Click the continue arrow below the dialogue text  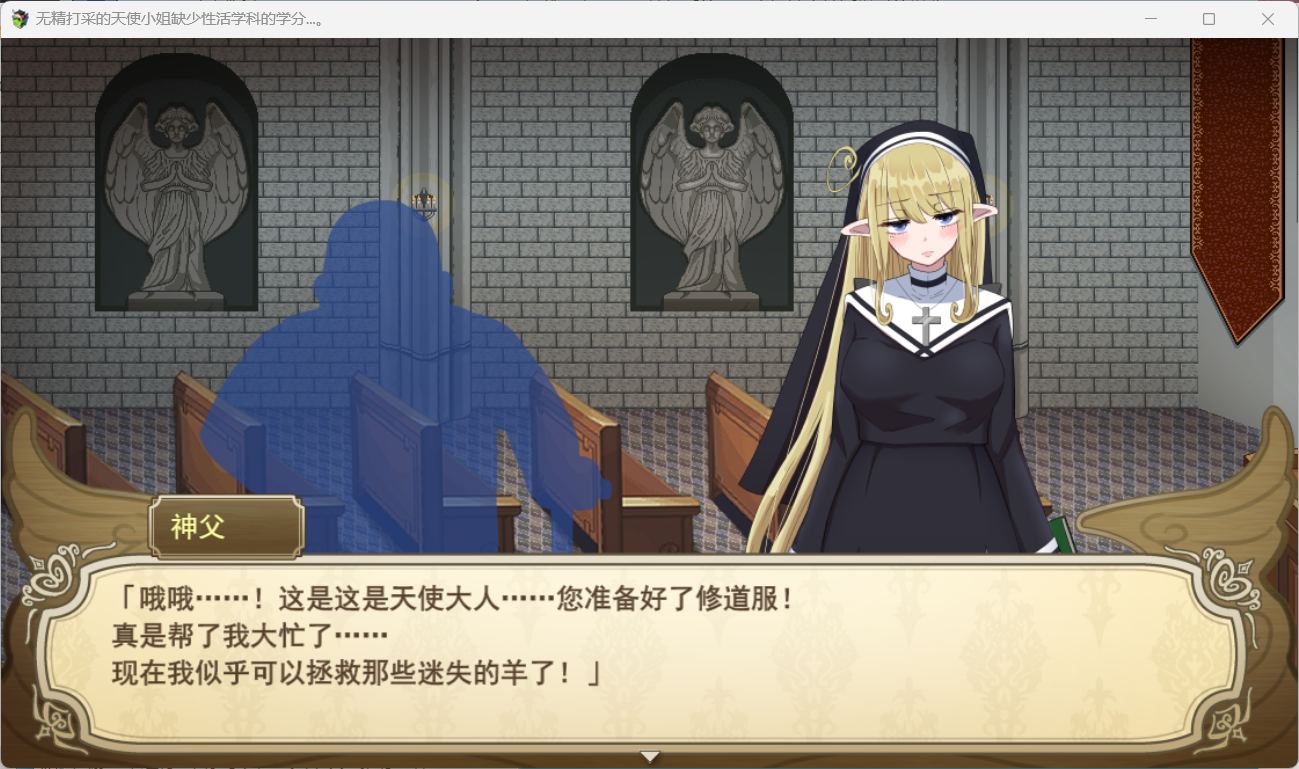649,756
